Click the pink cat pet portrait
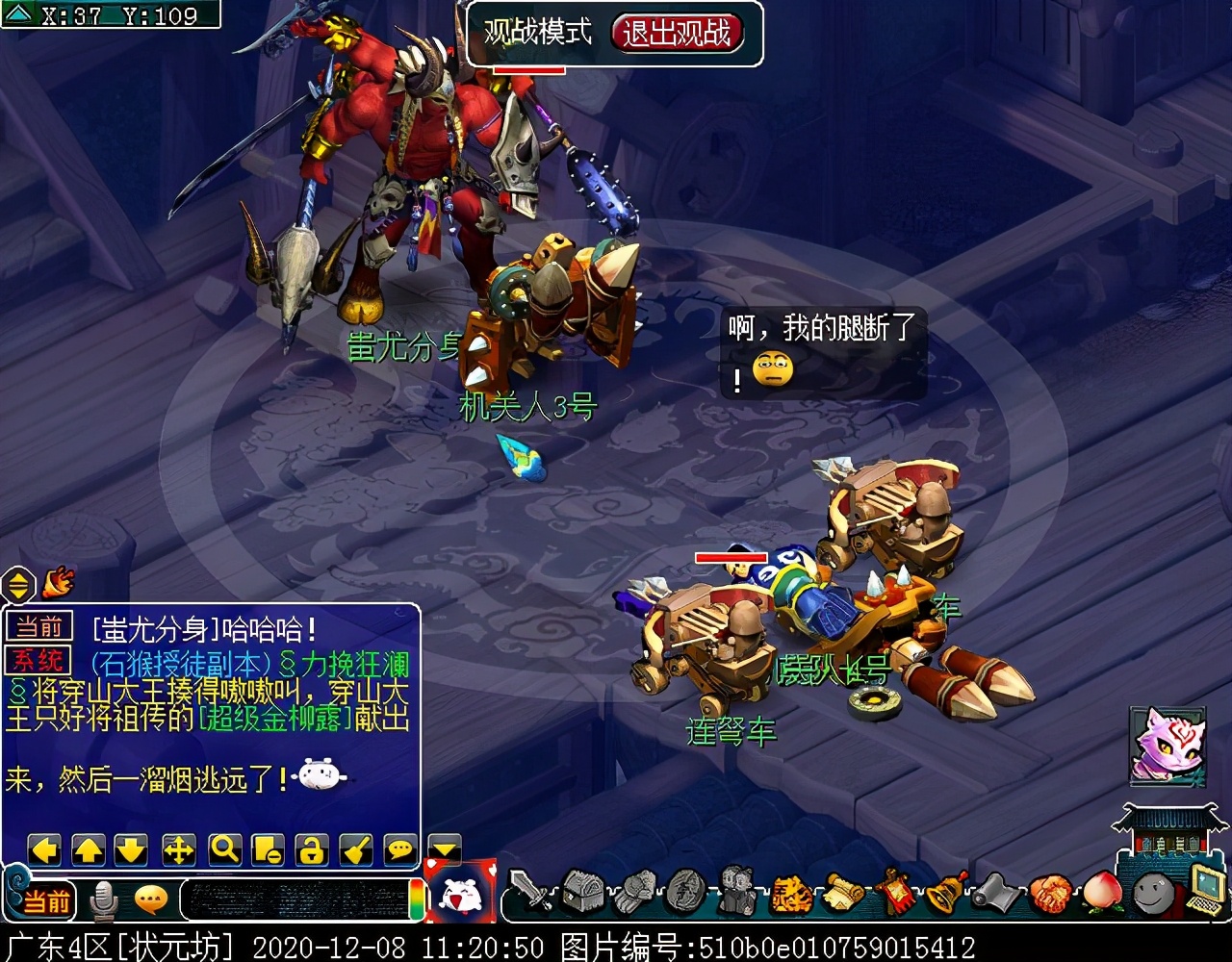 click(1167, 745)
